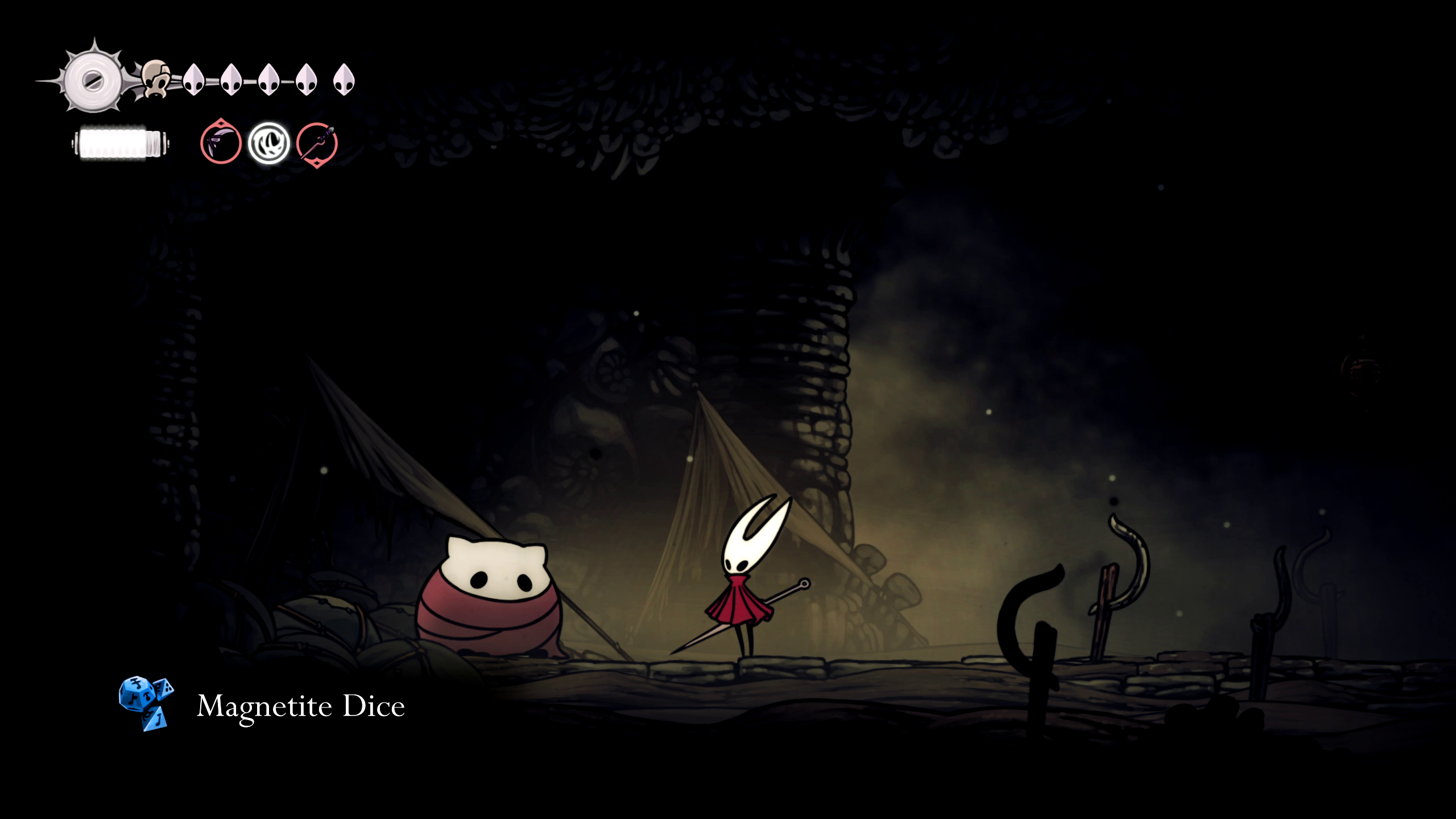1456x819 pixels.
Task: Activate the glowing white silk skill icon
Action: click(269, 143)
